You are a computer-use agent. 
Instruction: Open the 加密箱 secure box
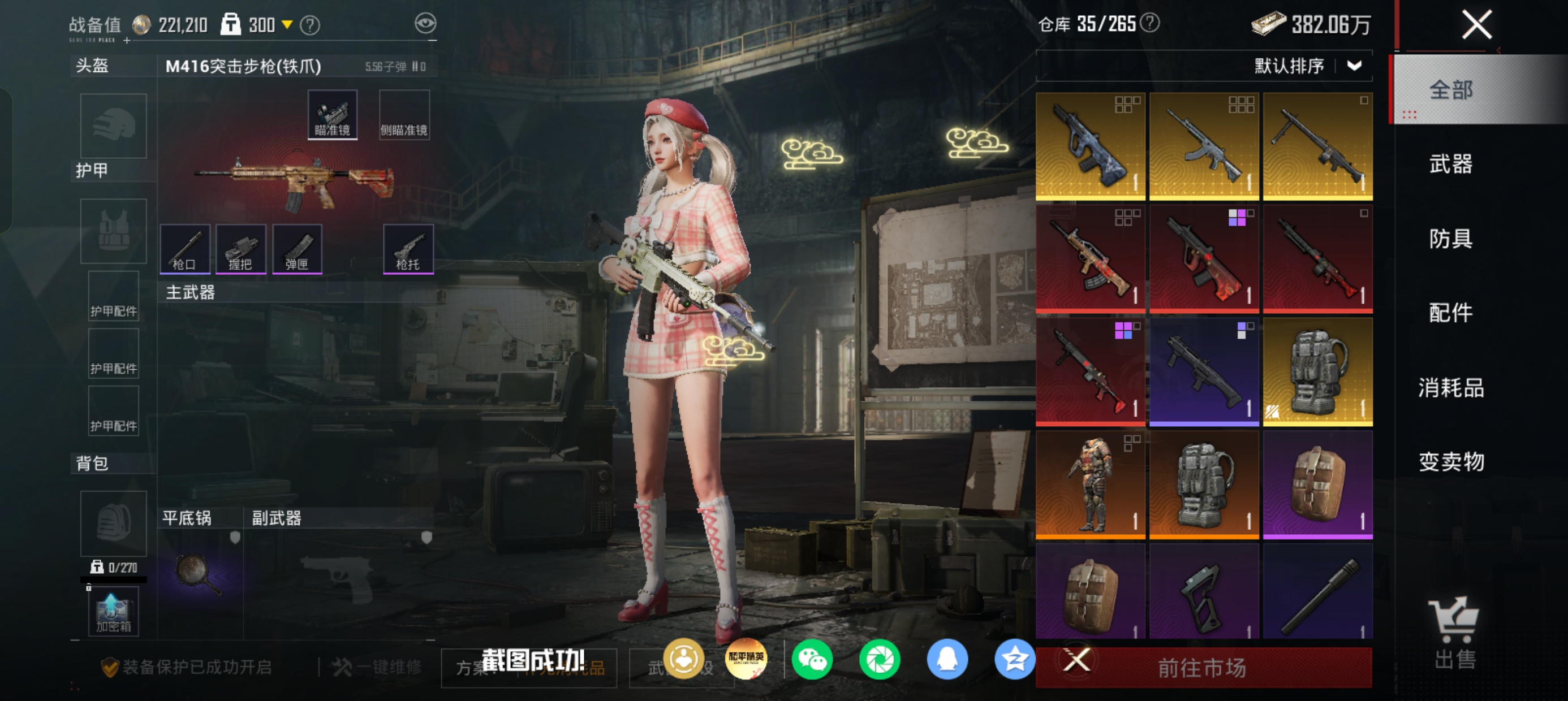click(x=113, y=612)
